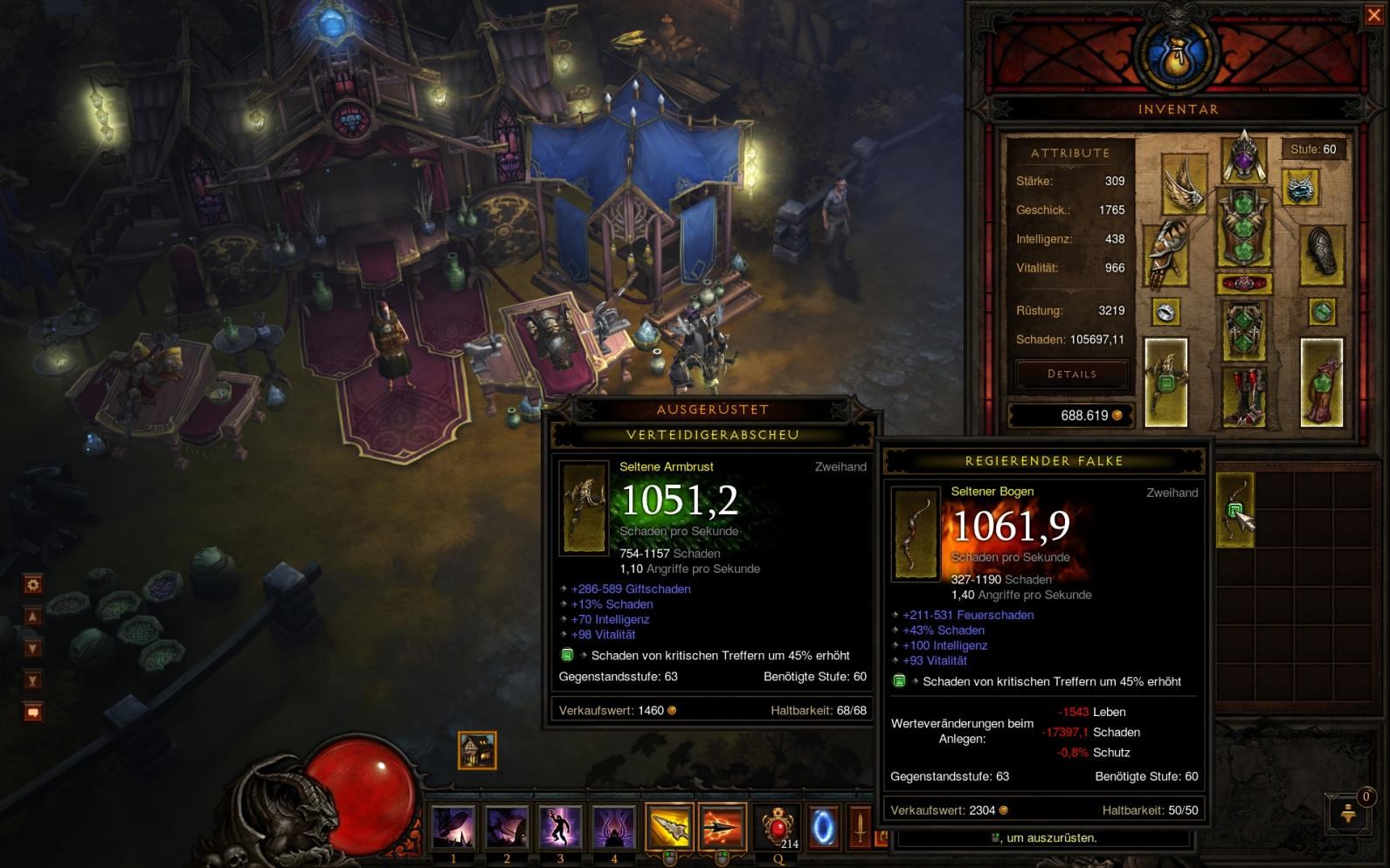Select the equipped boots slot
Image resolution: width=1390 pixels, height=868 pixels.
click(x=1243, y=395)
